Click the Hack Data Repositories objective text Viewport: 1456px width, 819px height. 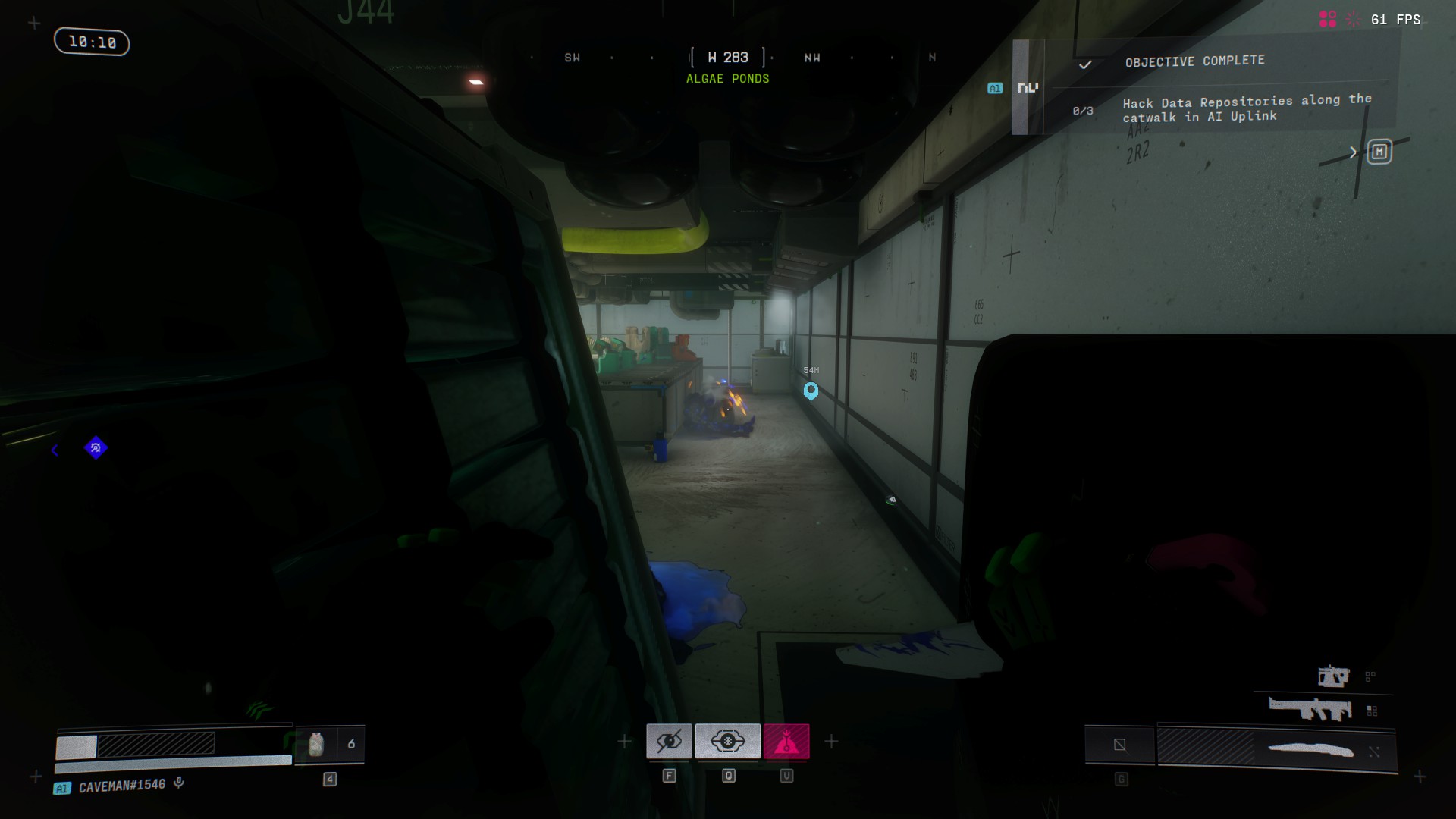[1246, 108]
